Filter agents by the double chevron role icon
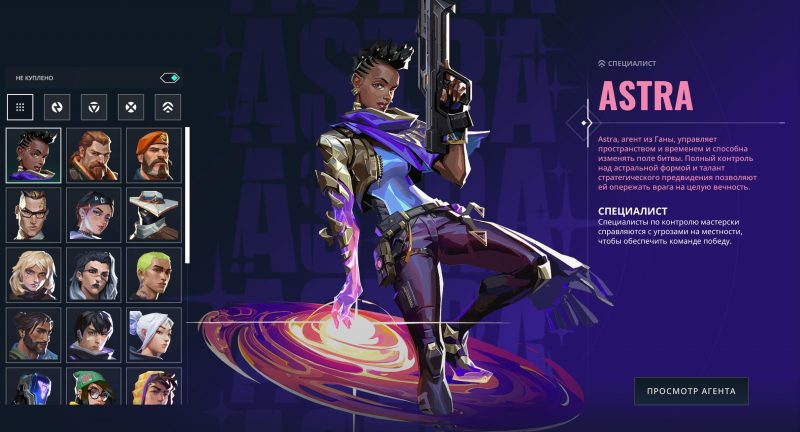The height and width of the screenshot is (432, 800). click(167, 106)
